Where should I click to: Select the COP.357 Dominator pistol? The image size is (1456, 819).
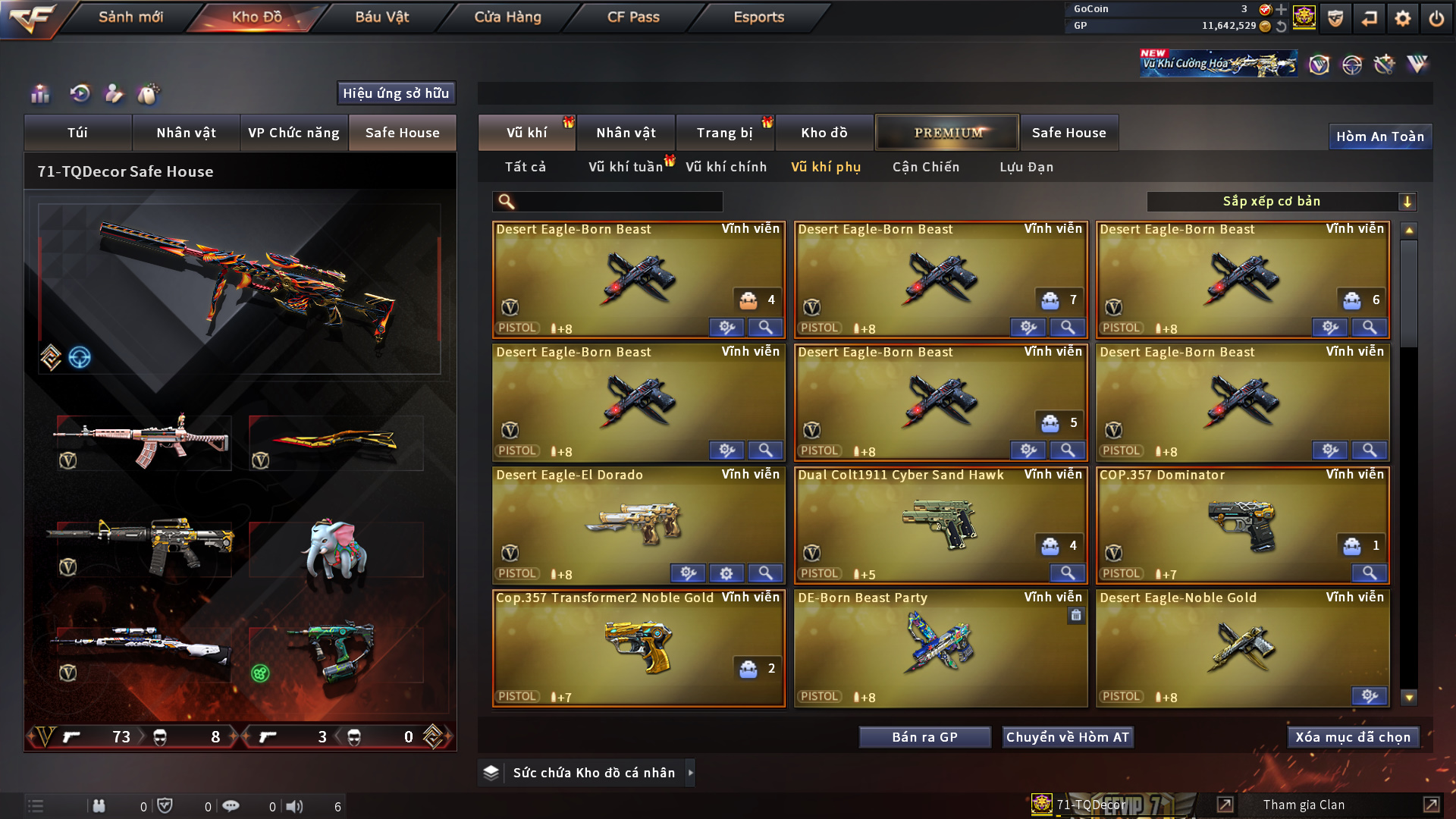click(x=1241, y=523)
